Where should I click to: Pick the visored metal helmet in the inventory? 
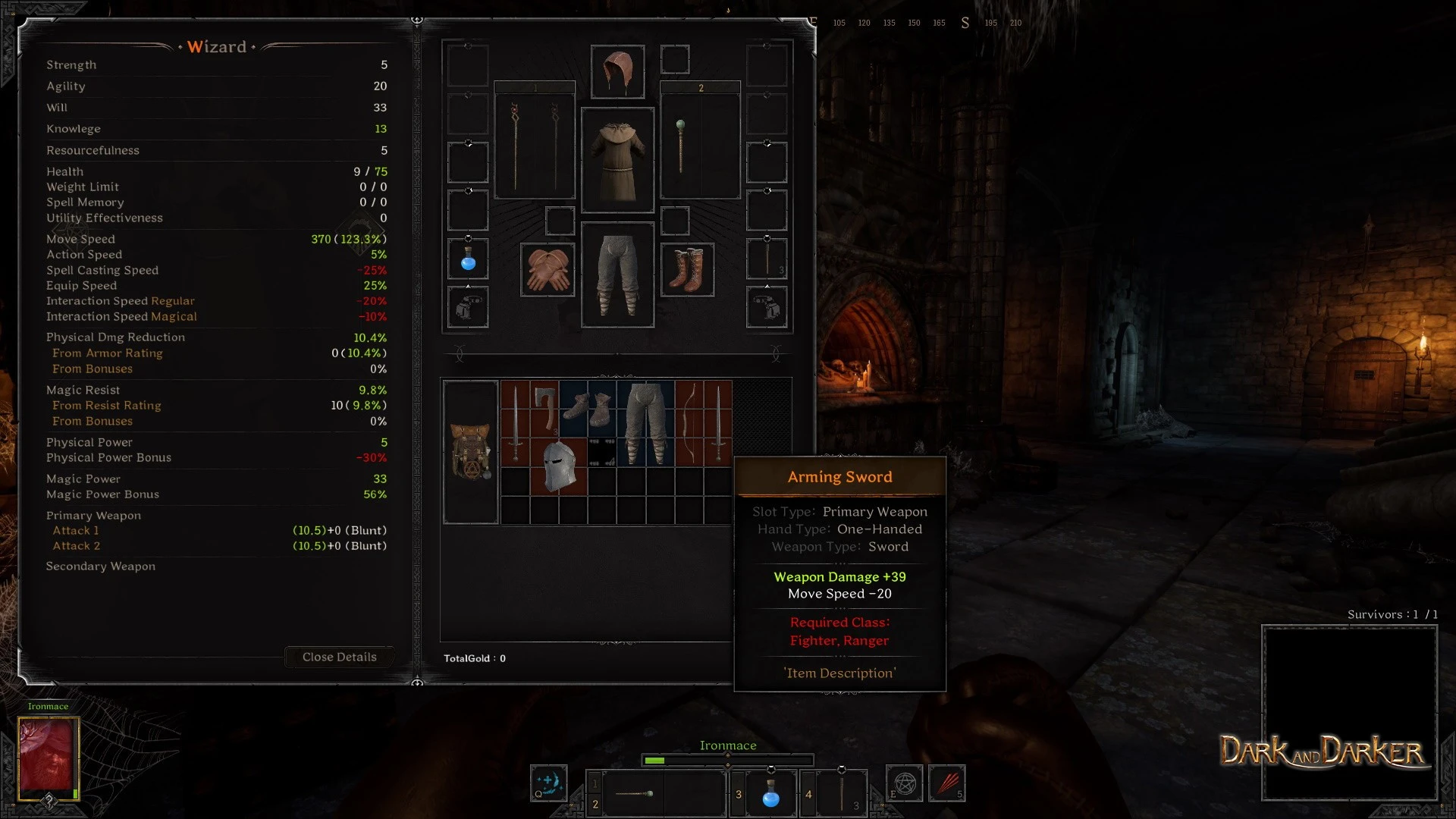pyautogui.click(x=559, y=466)
